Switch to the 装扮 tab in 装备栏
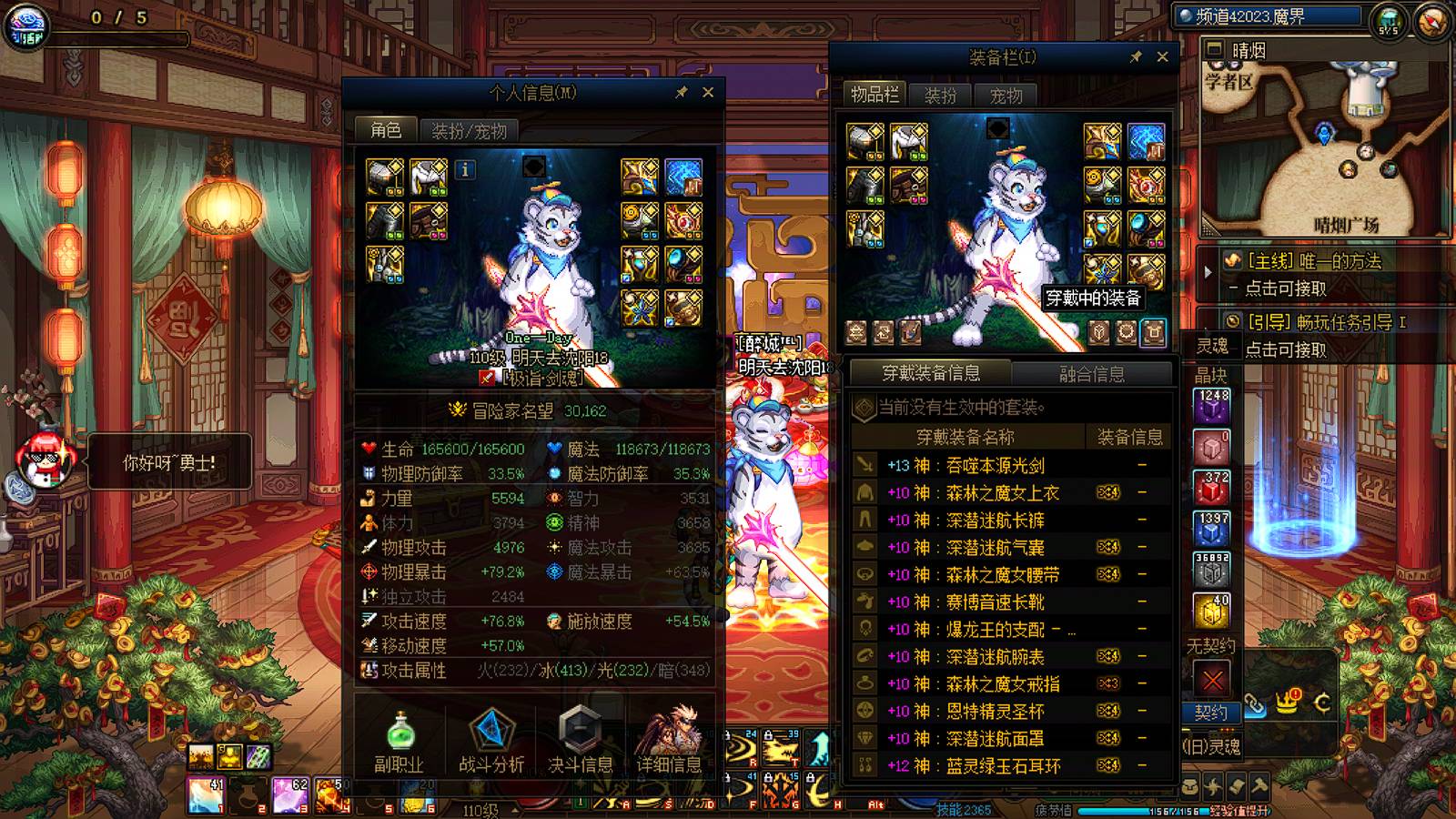 coord(942,94)
